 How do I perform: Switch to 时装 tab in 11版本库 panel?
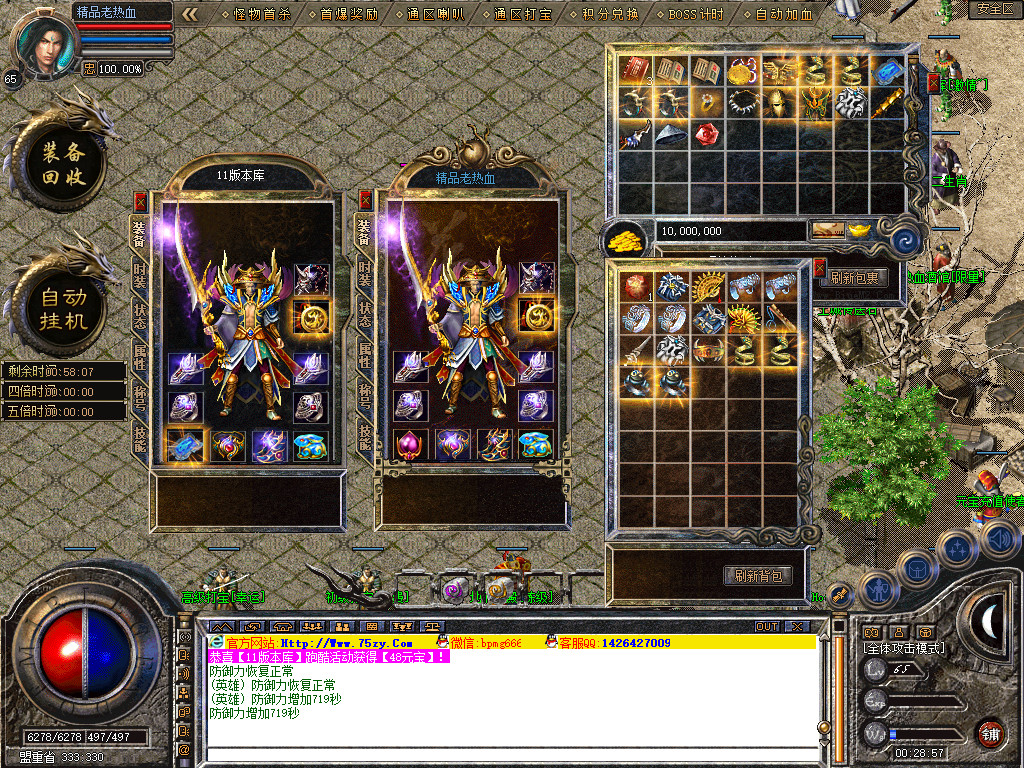pyautogui.click(x=140, y=273)
